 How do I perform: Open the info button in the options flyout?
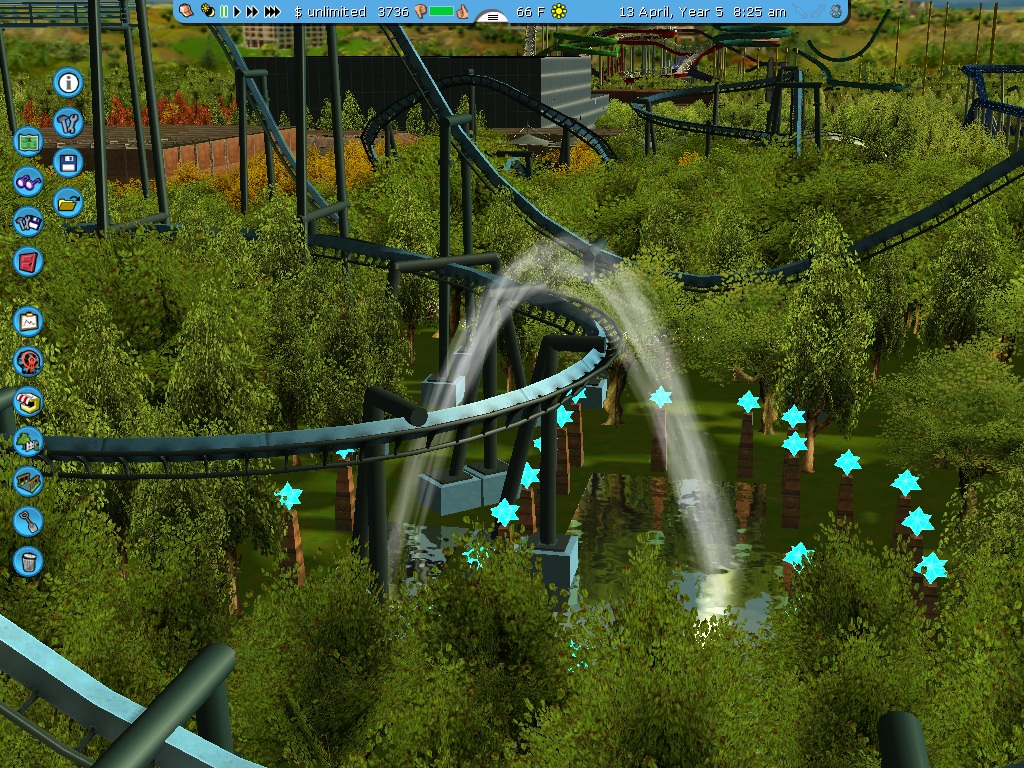68,82
